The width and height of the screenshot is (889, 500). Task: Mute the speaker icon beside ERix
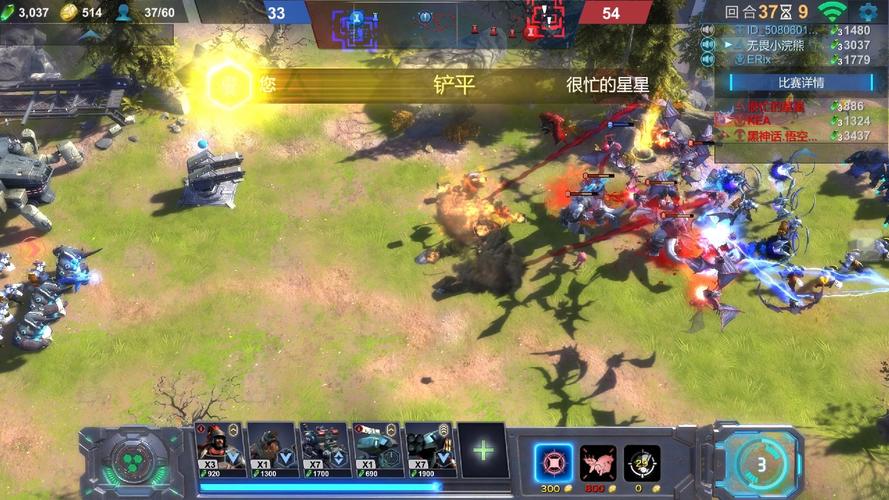pyautogui.click(x=708, y=60)
